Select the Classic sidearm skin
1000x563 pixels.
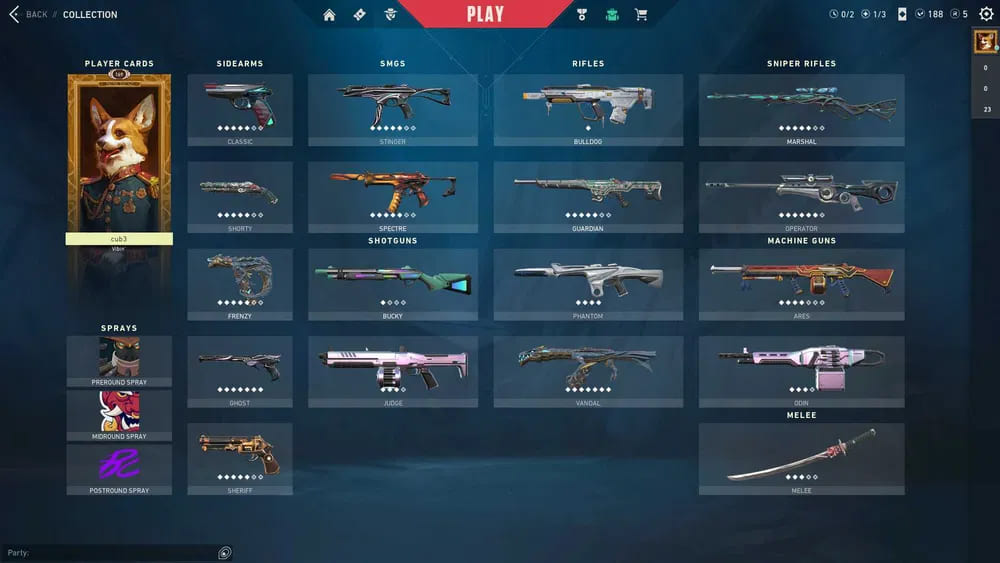(x=240, y=108)
